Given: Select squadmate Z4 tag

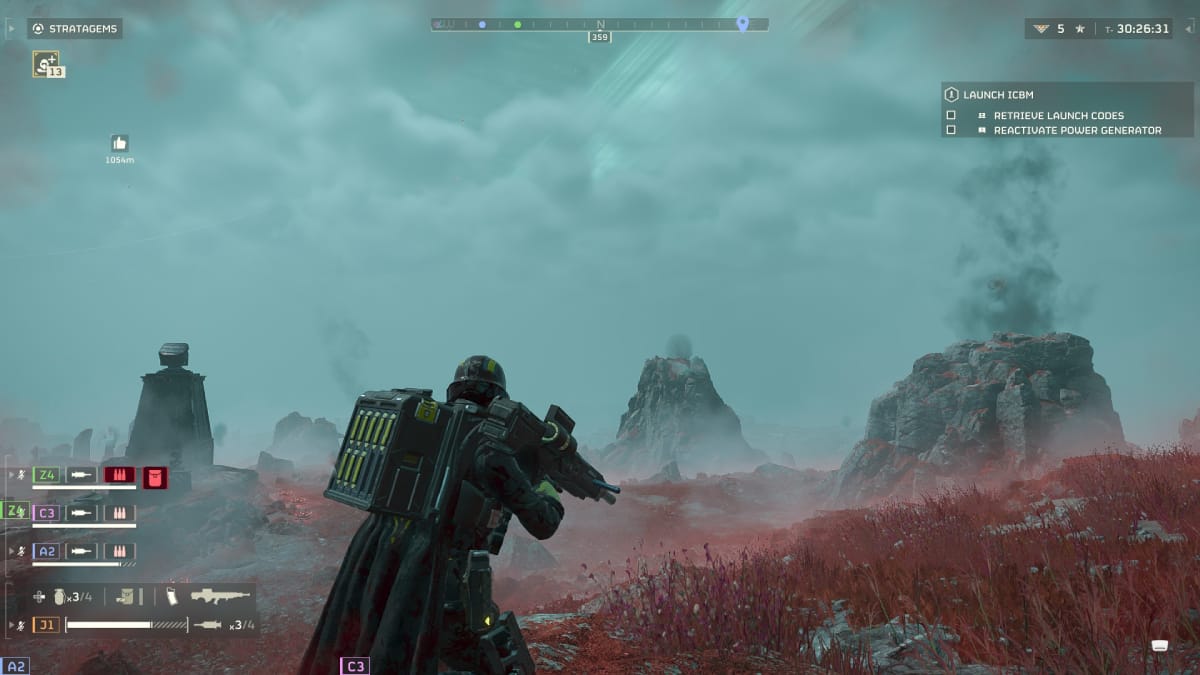Looking at the screenshot, I should point(47,475).
